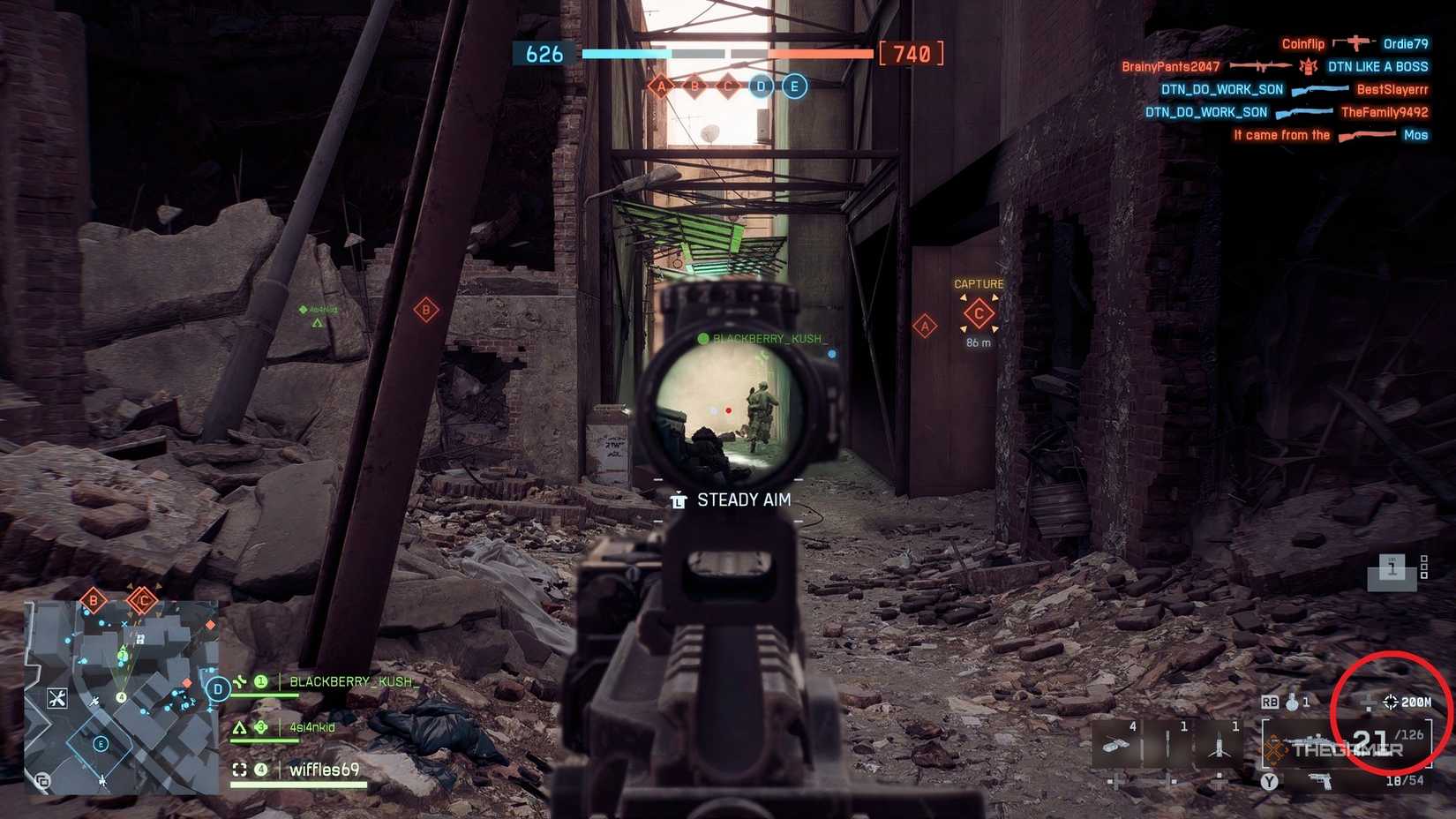The height and width of the screenshot is (819, 1456).
Task: Click the player name DTN LIKE A BOSS
Action: tap(1377, 66)
